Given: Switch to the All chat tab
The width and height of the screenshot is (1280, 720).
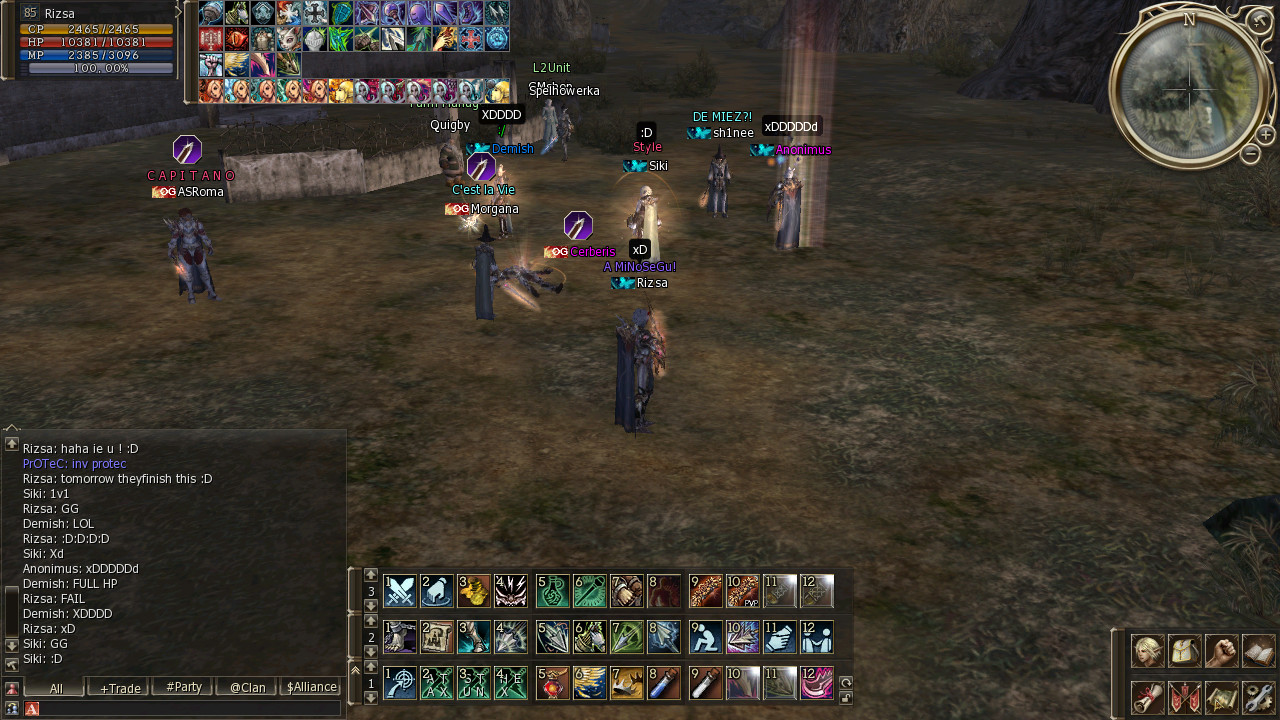Looking at the screenshot, I should 55,687.
